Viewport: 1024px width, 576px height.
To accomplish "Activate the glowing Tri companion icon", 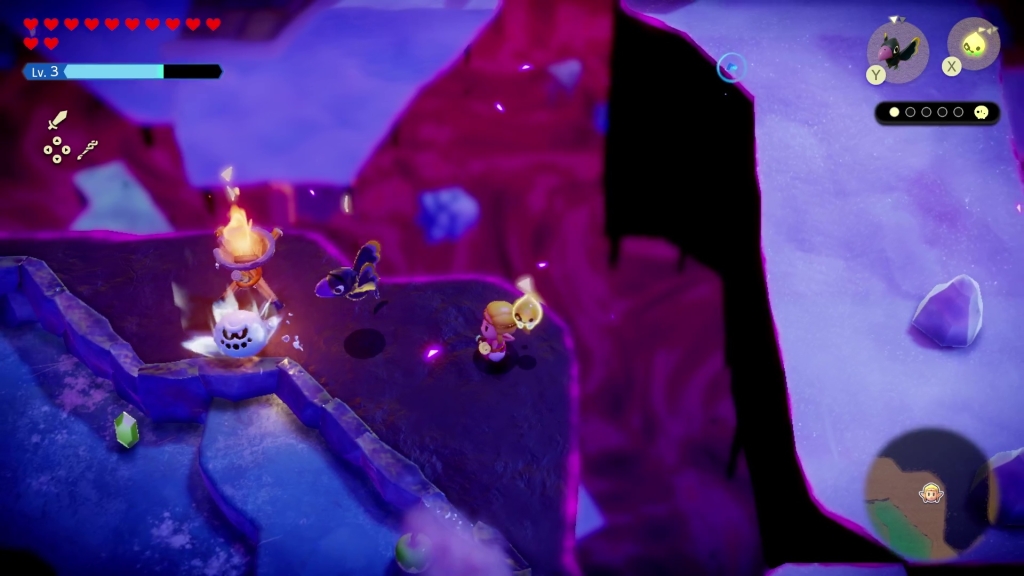I will click(973, 44).
